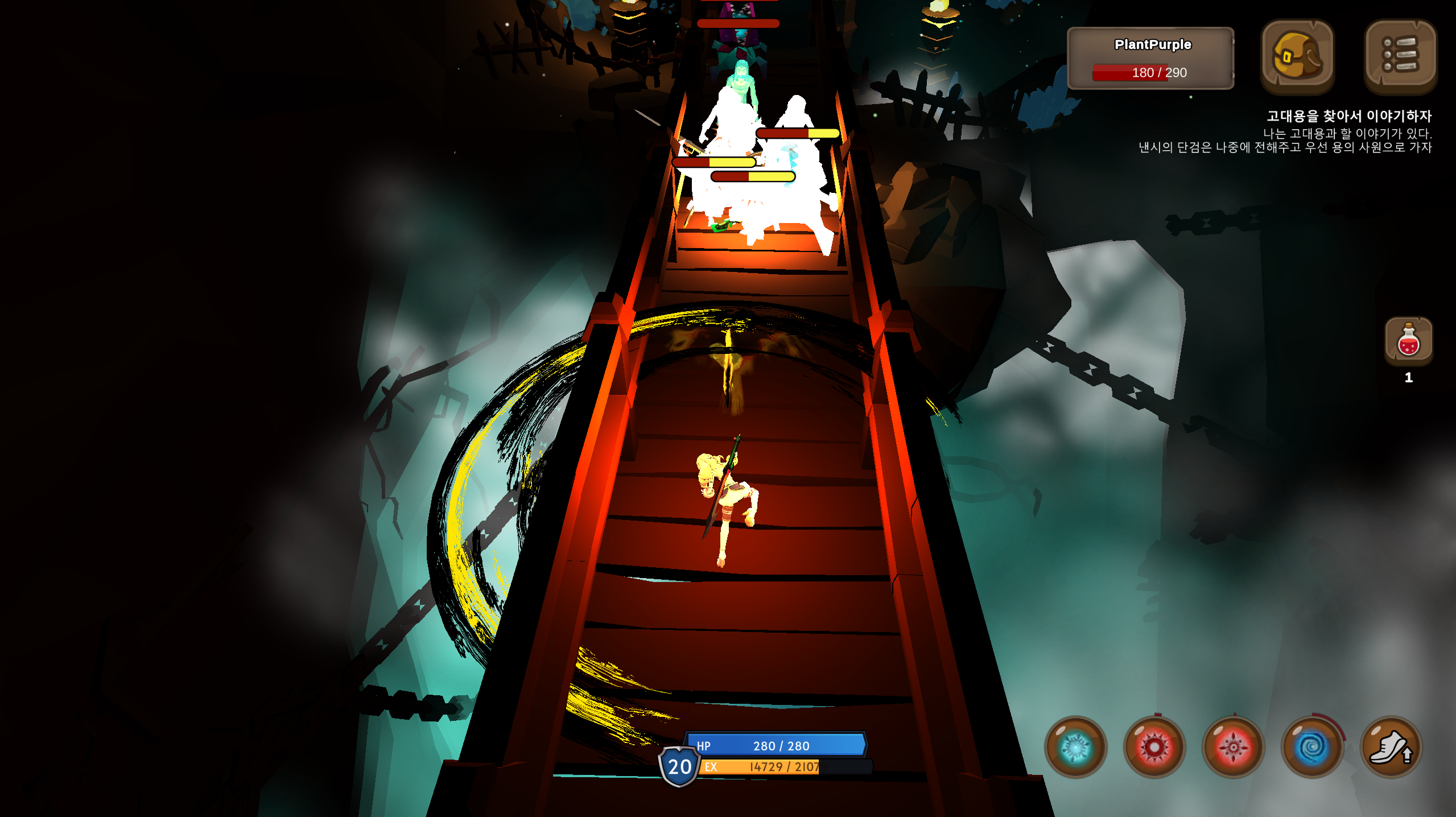Open the backpack inventory
1456x817 pixels.
pos(1297,57)
